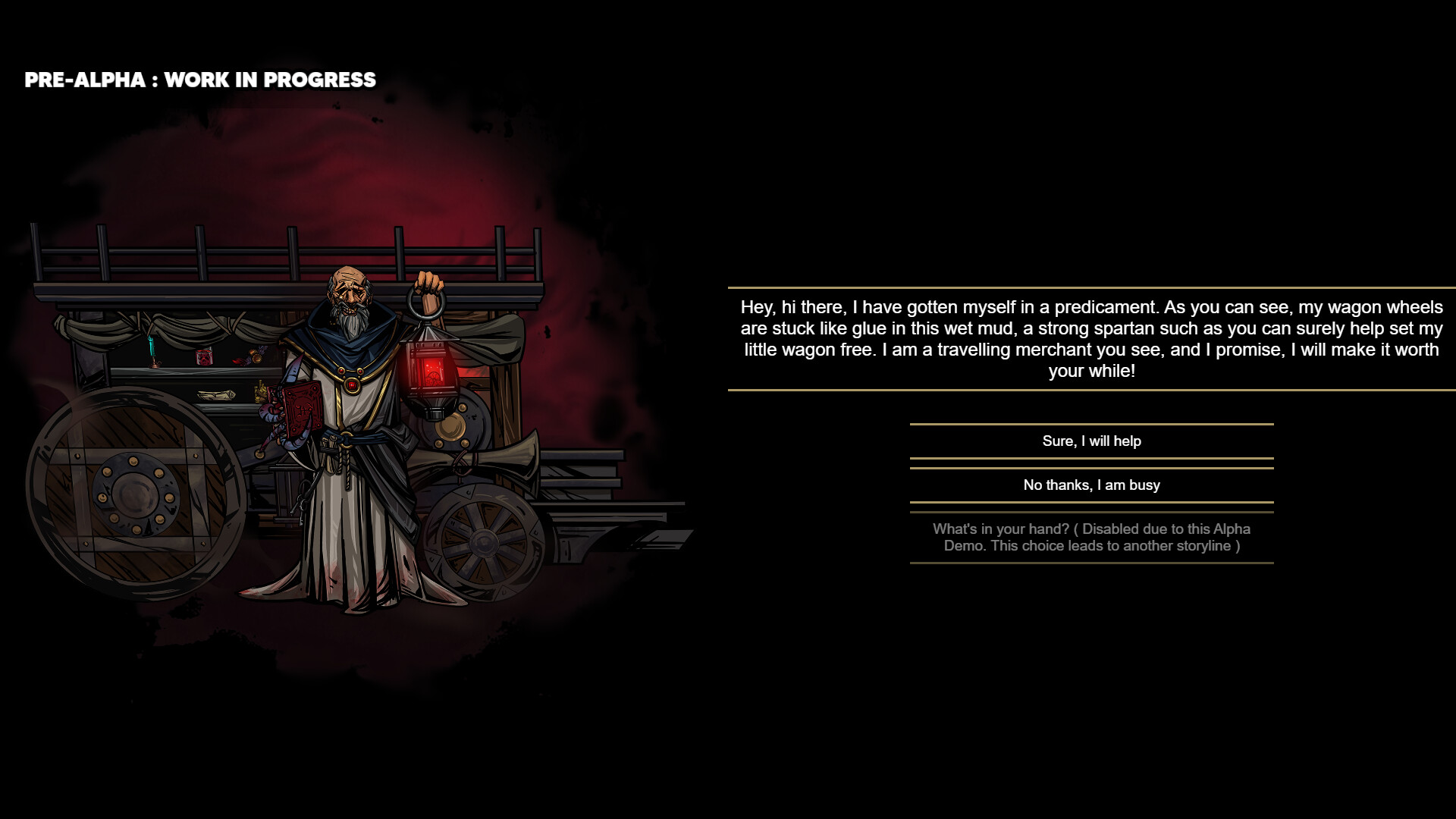This screenshot has height=819, width=1456.
Task: Select the dialogue choice Sure, I will help
Action: [1090, 441]
